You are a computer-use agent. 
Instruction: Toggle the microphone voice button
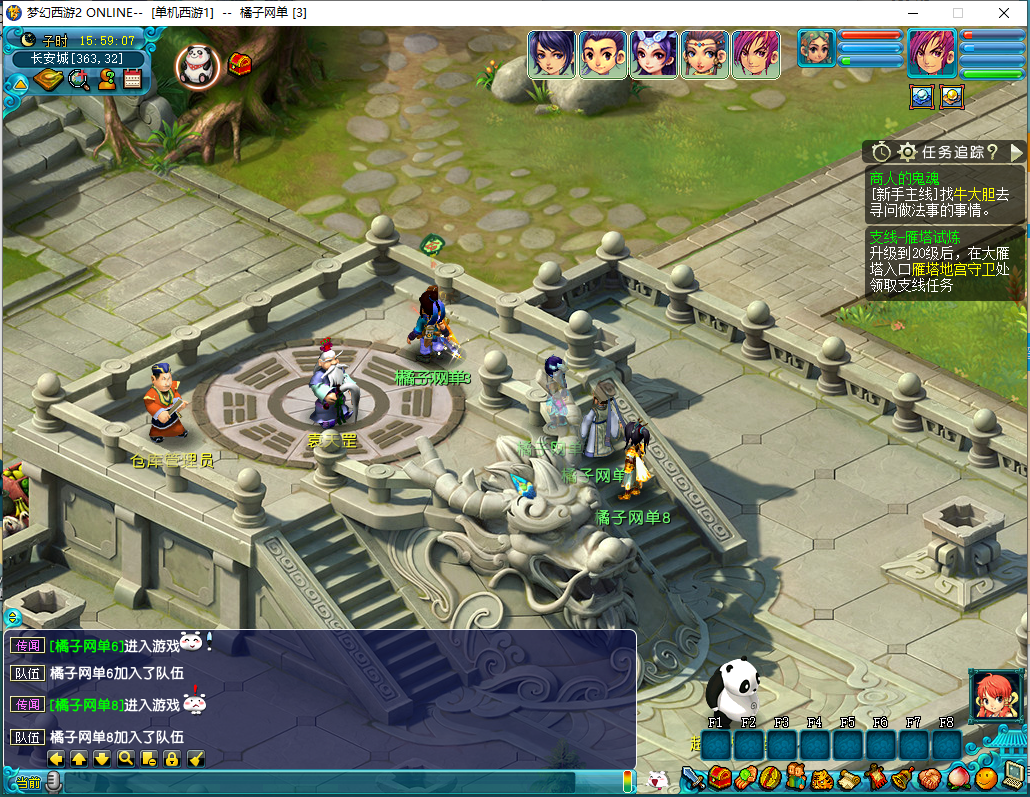pyautogui.click(x=53, y=781)
